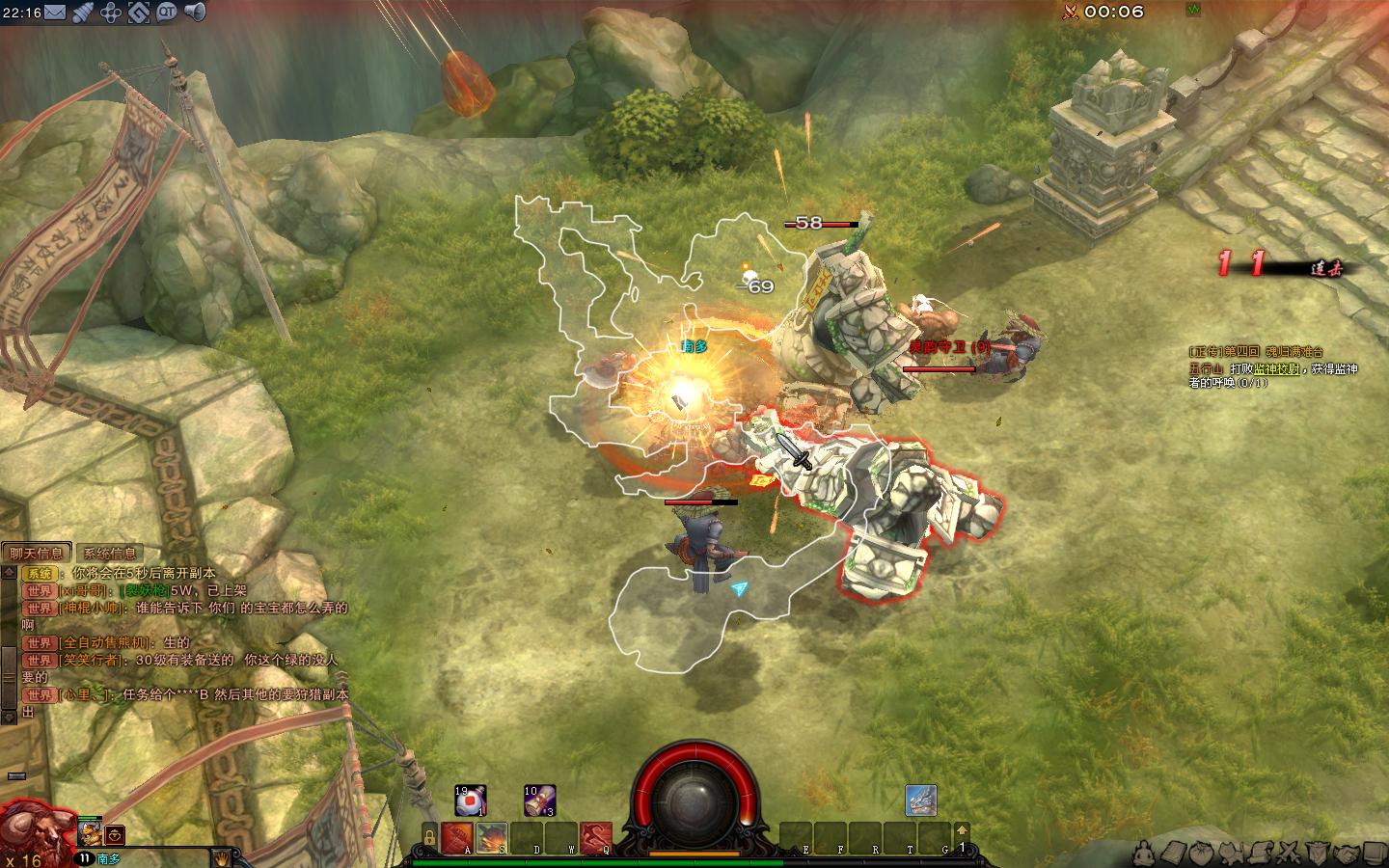Screen dimensions: 1389x868
Task: Use the scroll item with count 10
Action: coord(539,800)
